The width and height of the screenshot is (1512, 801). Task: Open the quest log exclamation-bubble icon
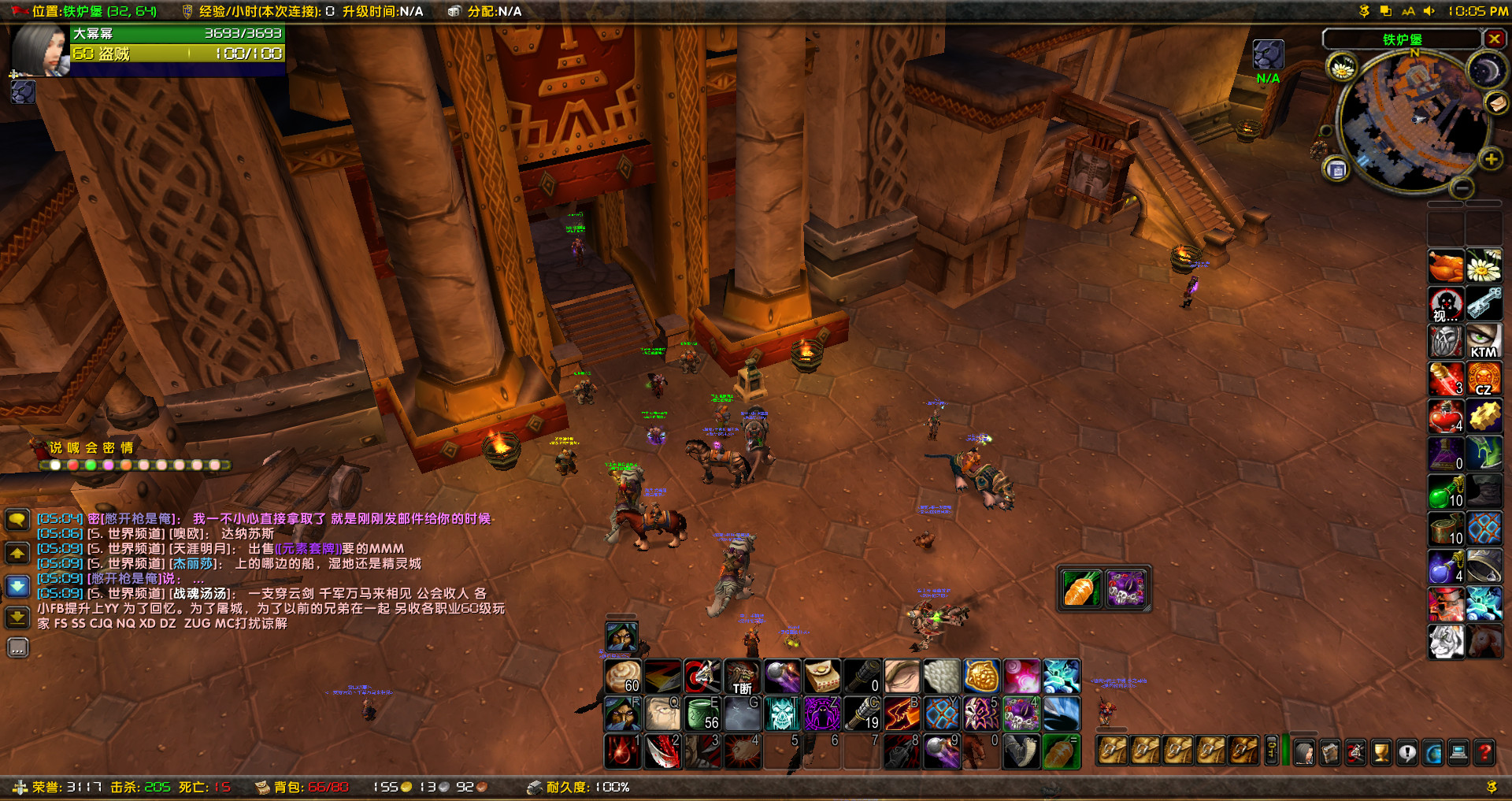click(1407, 752)
